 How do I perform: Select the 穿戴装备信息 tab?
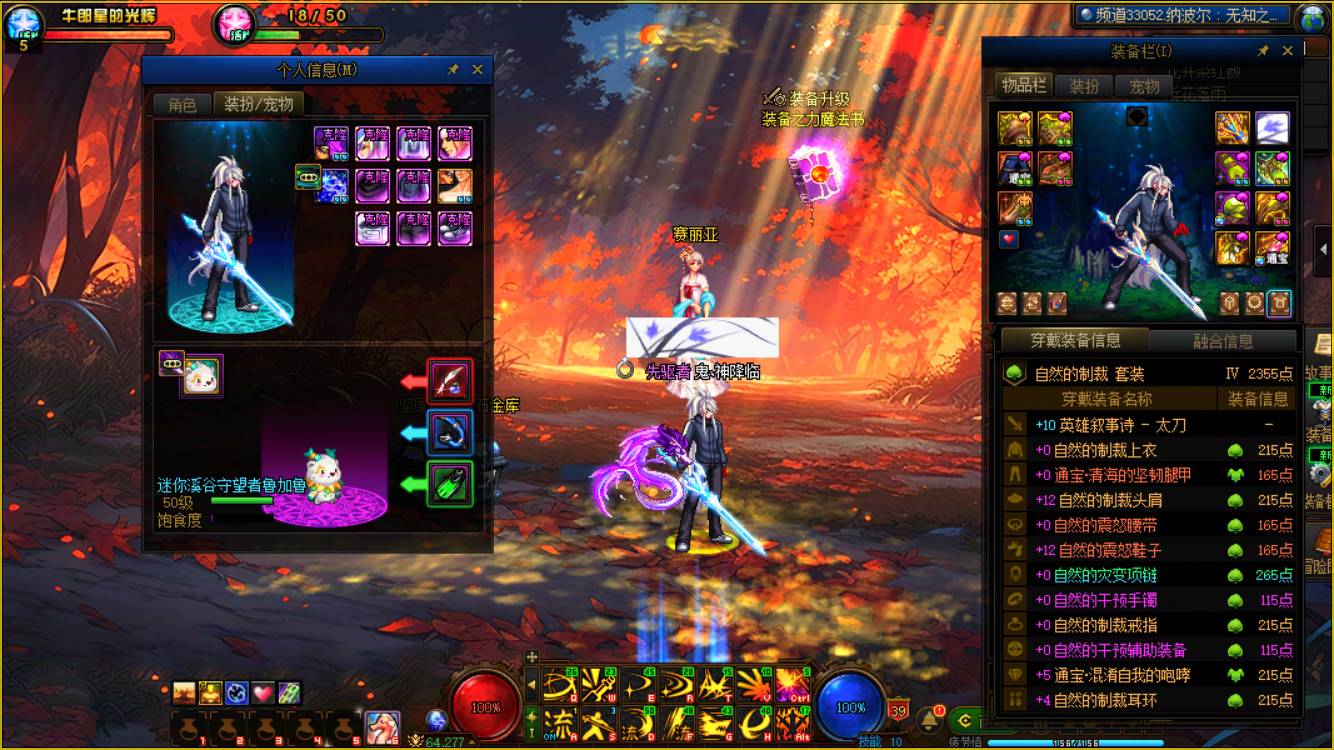coord(1075,341)
